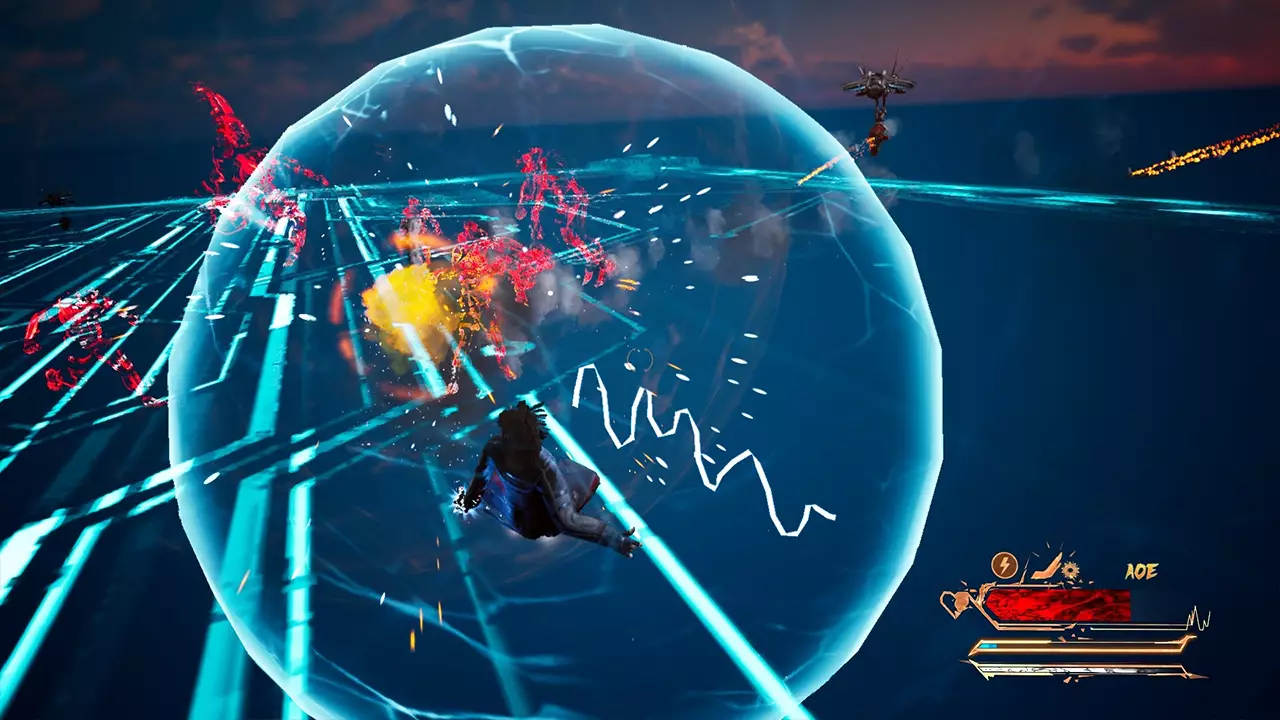Select the gear-shaped ability icon

(1071, 571)
